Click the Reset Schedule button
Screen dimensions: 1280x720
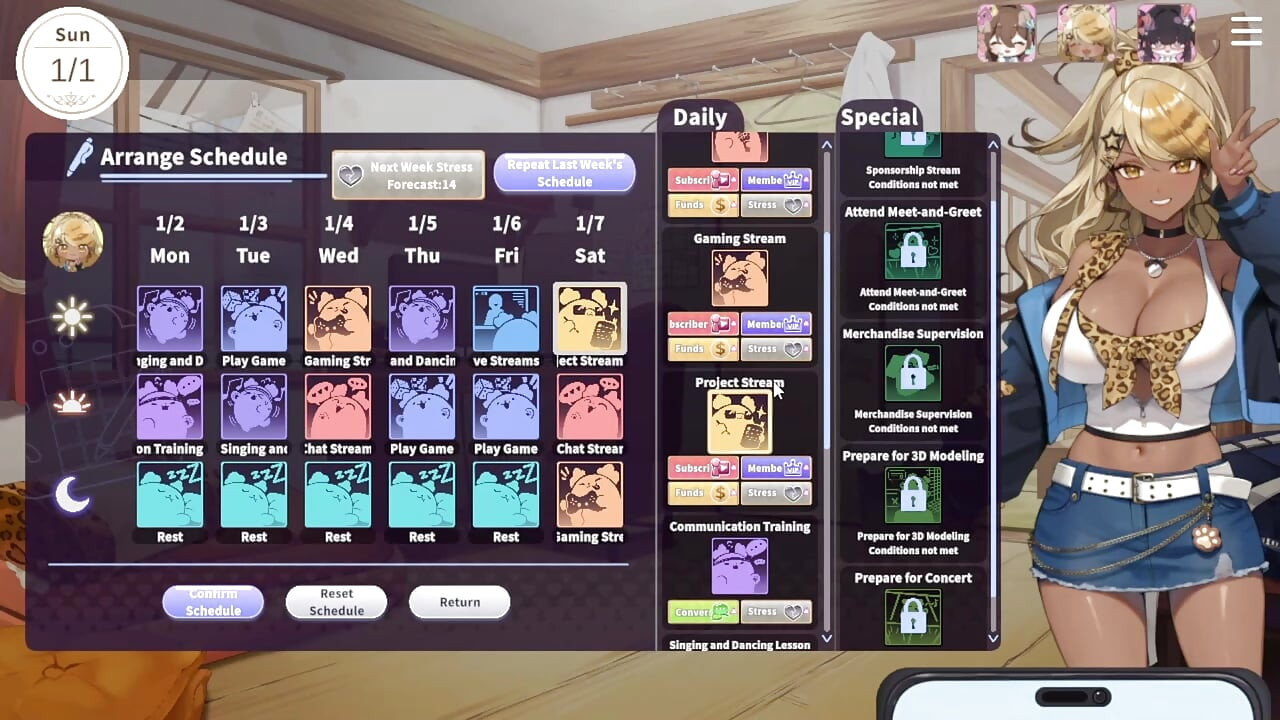click(x=336, y=602)
